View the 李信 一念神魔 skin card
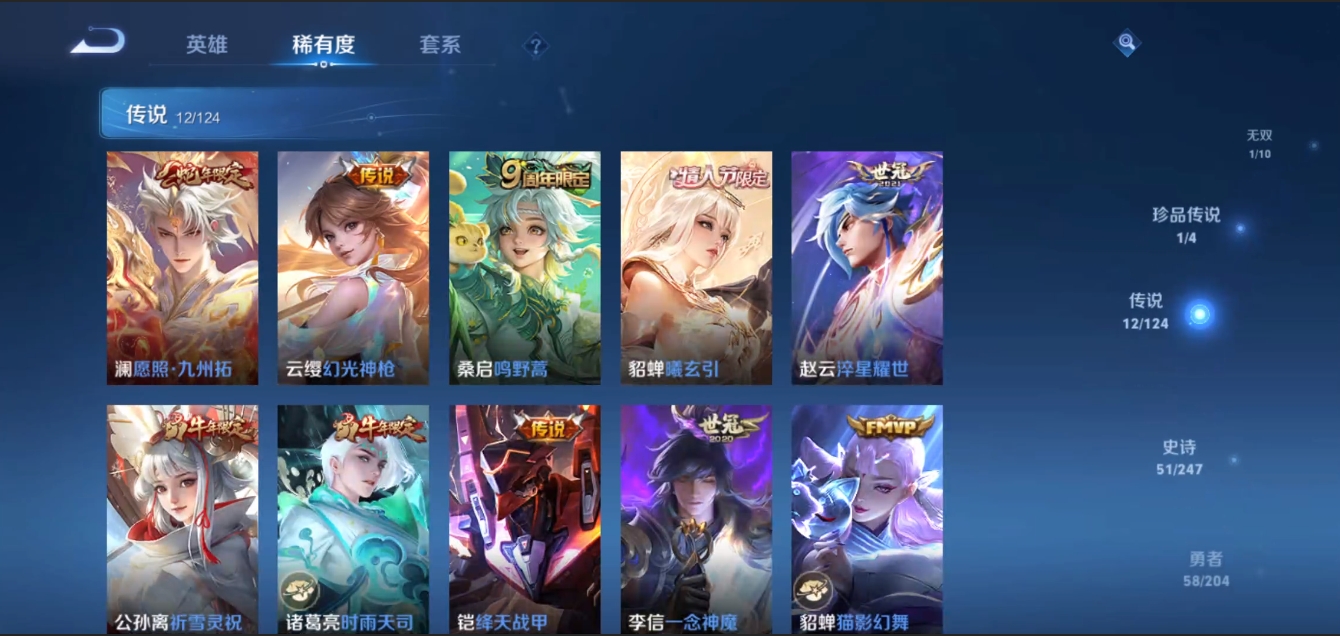 (x=696, y=518)
